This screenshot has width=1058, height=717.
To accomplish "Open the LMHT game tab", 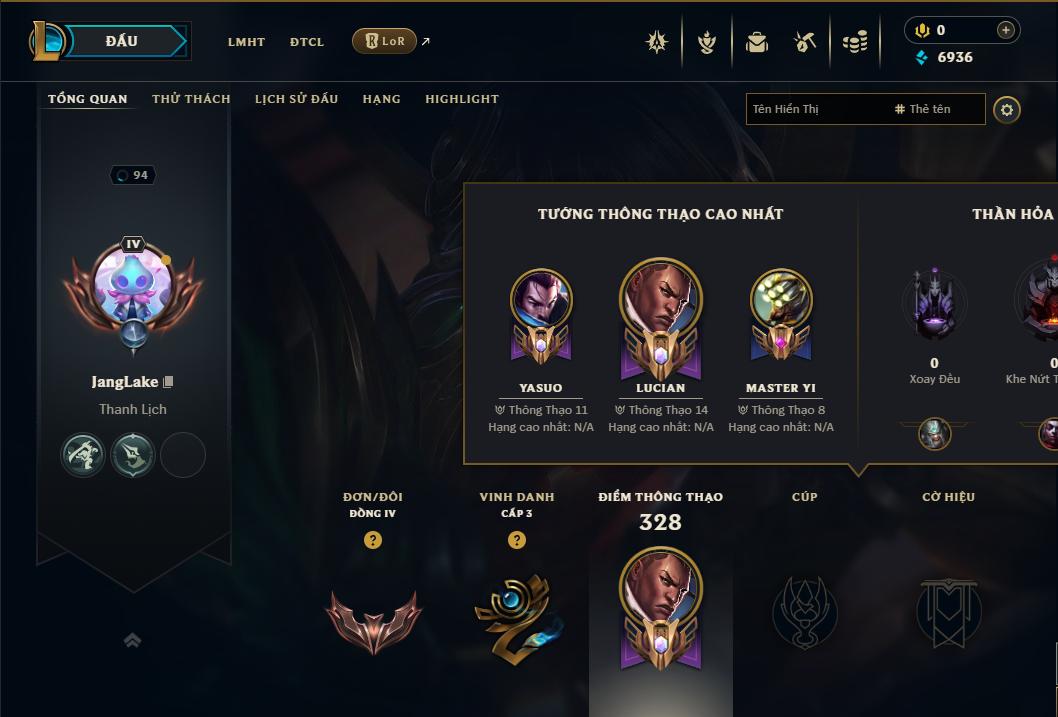I will pos(246,42).
